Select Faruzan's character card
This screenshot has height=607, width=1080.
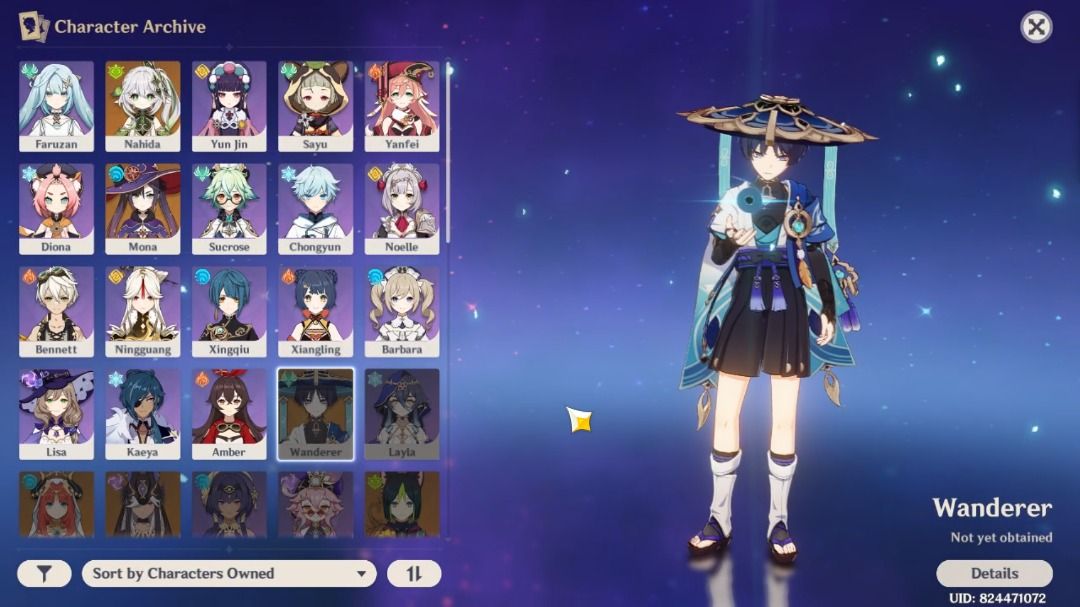coord(57,105)
